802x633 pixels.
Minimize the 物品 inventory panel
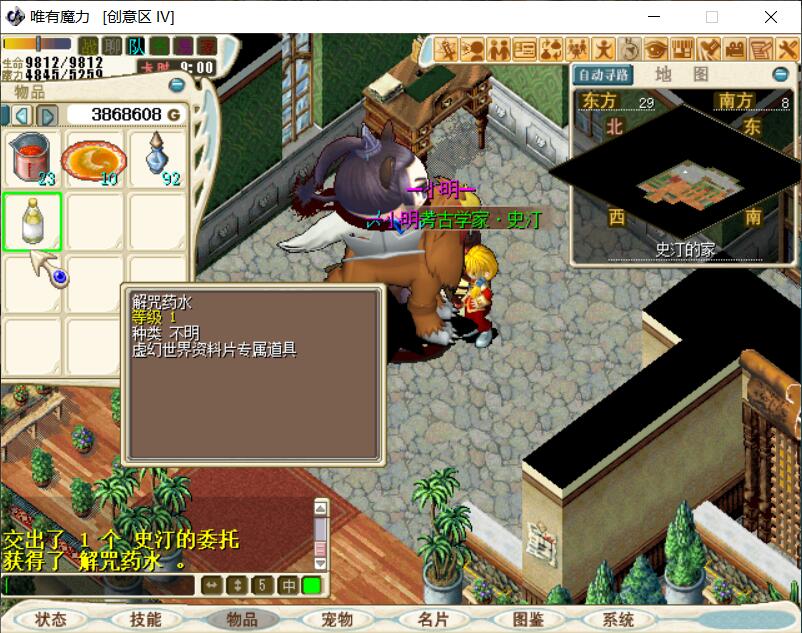[x=177, y=86]
